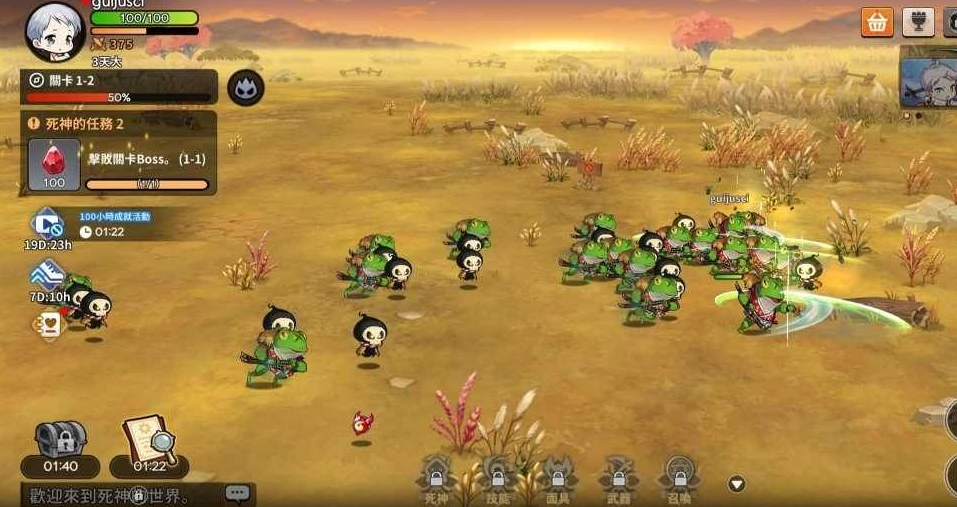Open the locked treasure chest
Image resolution: width=957 pixels, height=507 pixels.
click(x=61, y=440)
